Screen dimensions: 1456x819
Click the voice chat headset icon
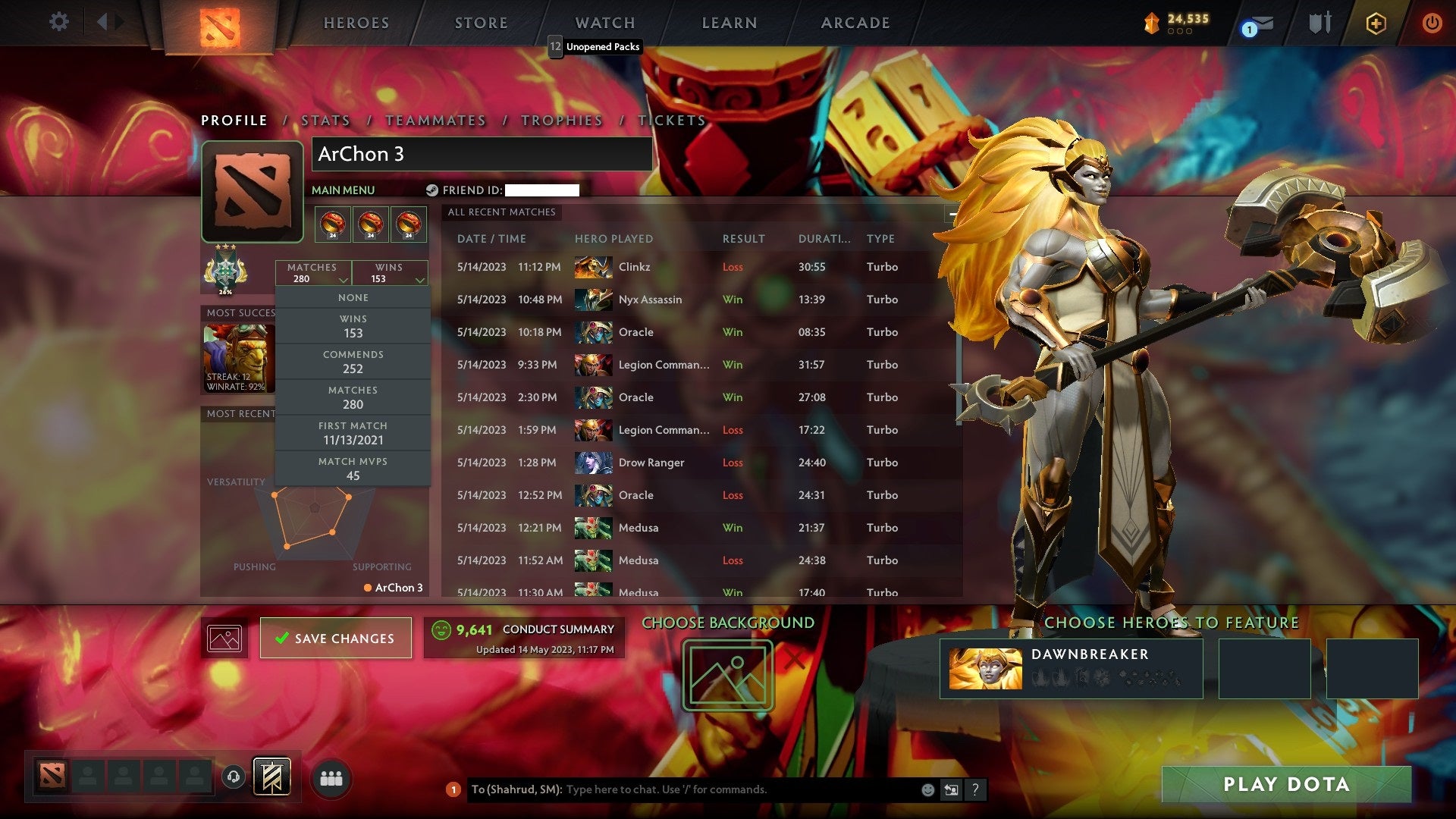pos(233,776)
